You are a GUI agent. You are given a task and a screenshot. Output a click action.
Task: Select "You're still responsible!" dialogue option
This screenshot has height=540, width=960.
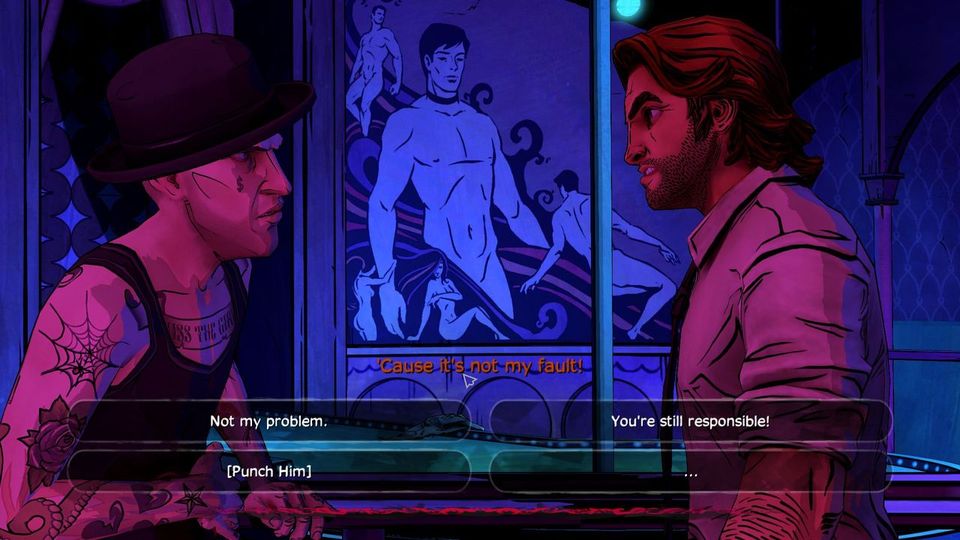[x=690, y=421]
